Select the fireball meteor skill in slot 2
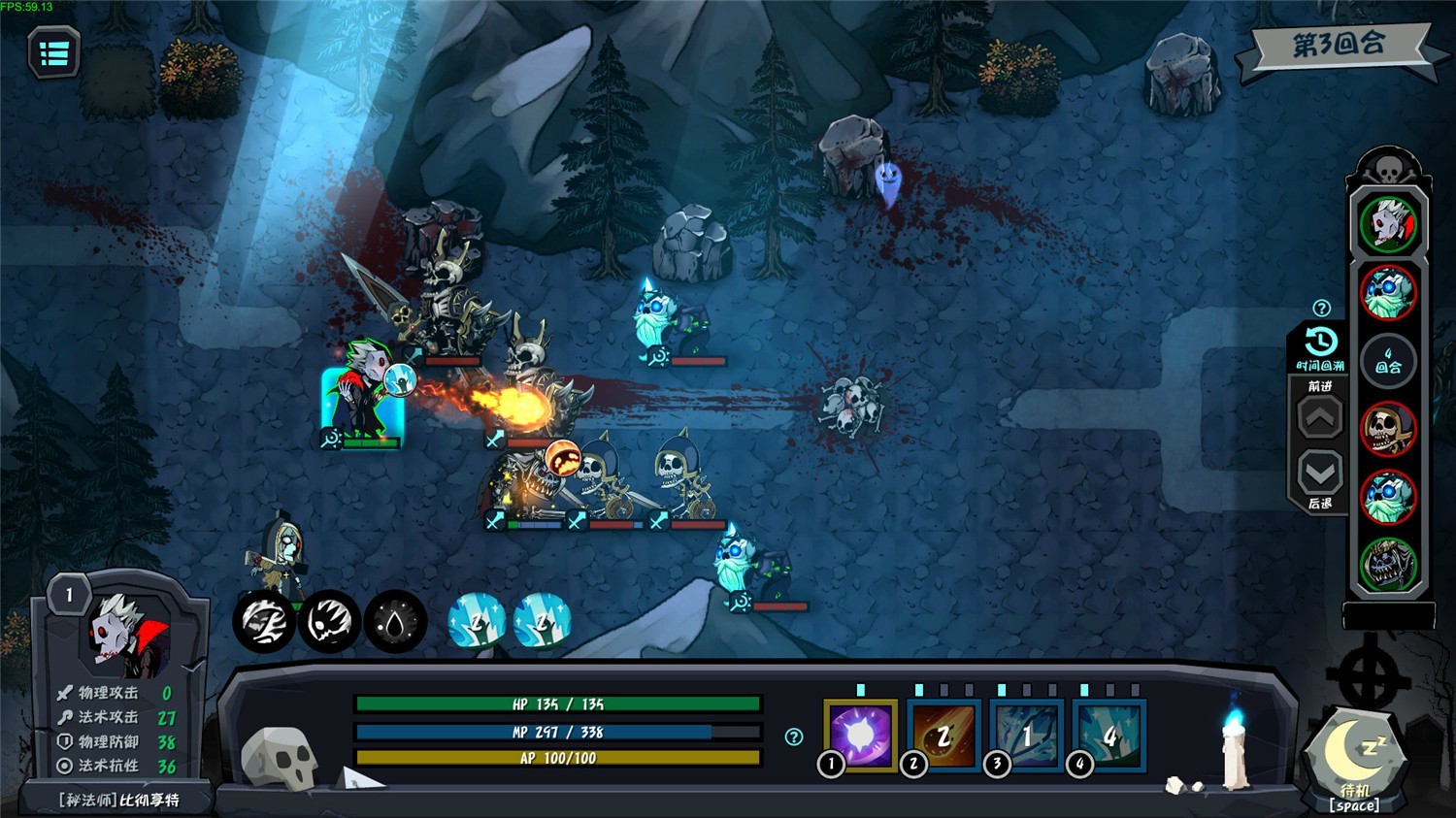The image size is (1456, 818). click(943, 735)
